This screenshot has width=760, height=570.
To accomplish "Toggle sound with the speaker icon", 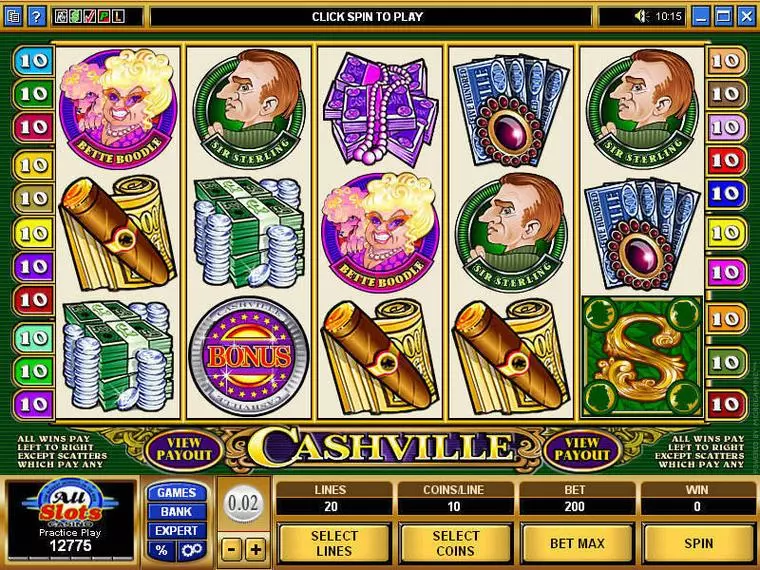I will (642, 16).
